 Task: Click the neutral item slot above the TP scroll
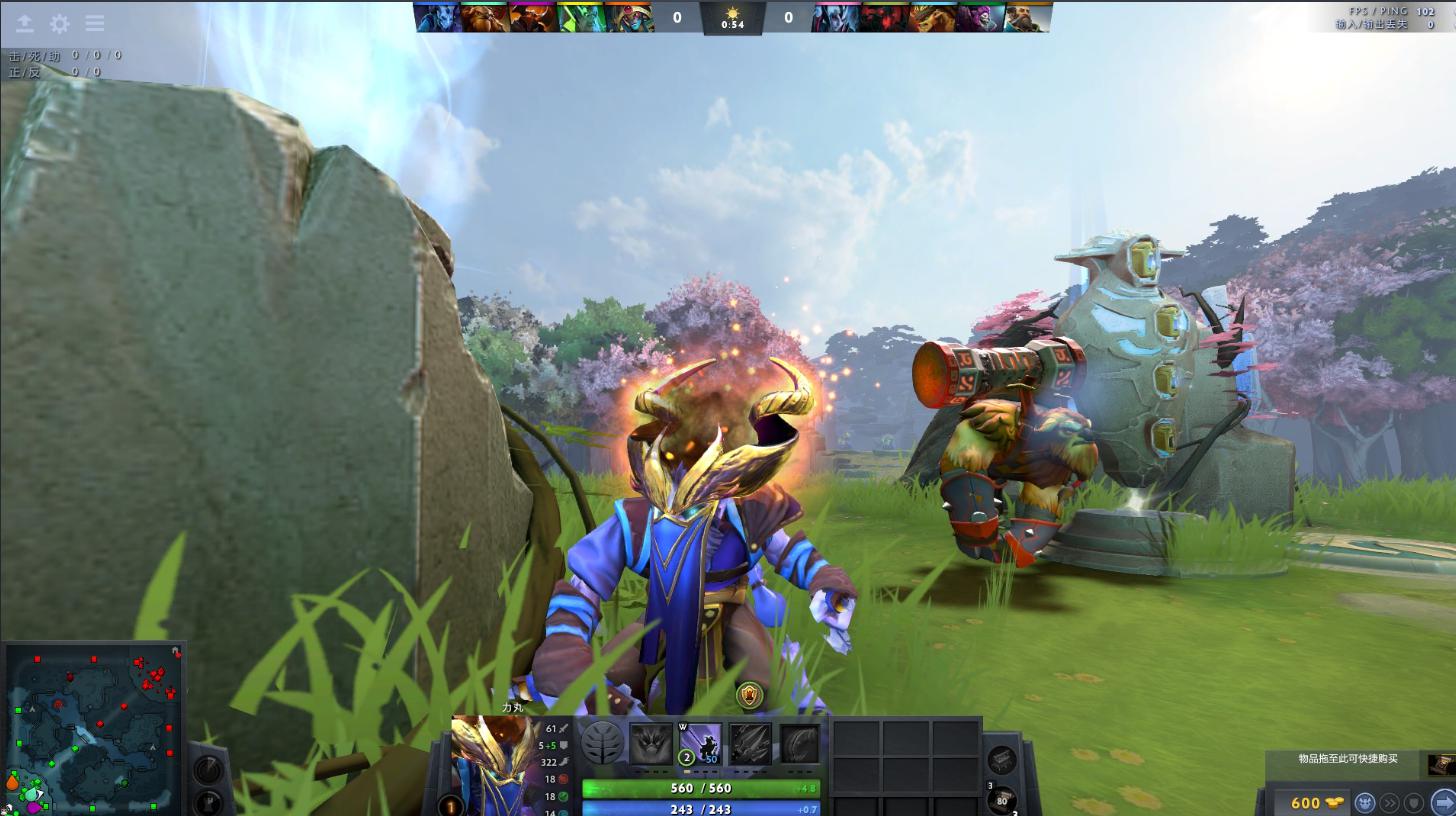[x=1003, y=761]
